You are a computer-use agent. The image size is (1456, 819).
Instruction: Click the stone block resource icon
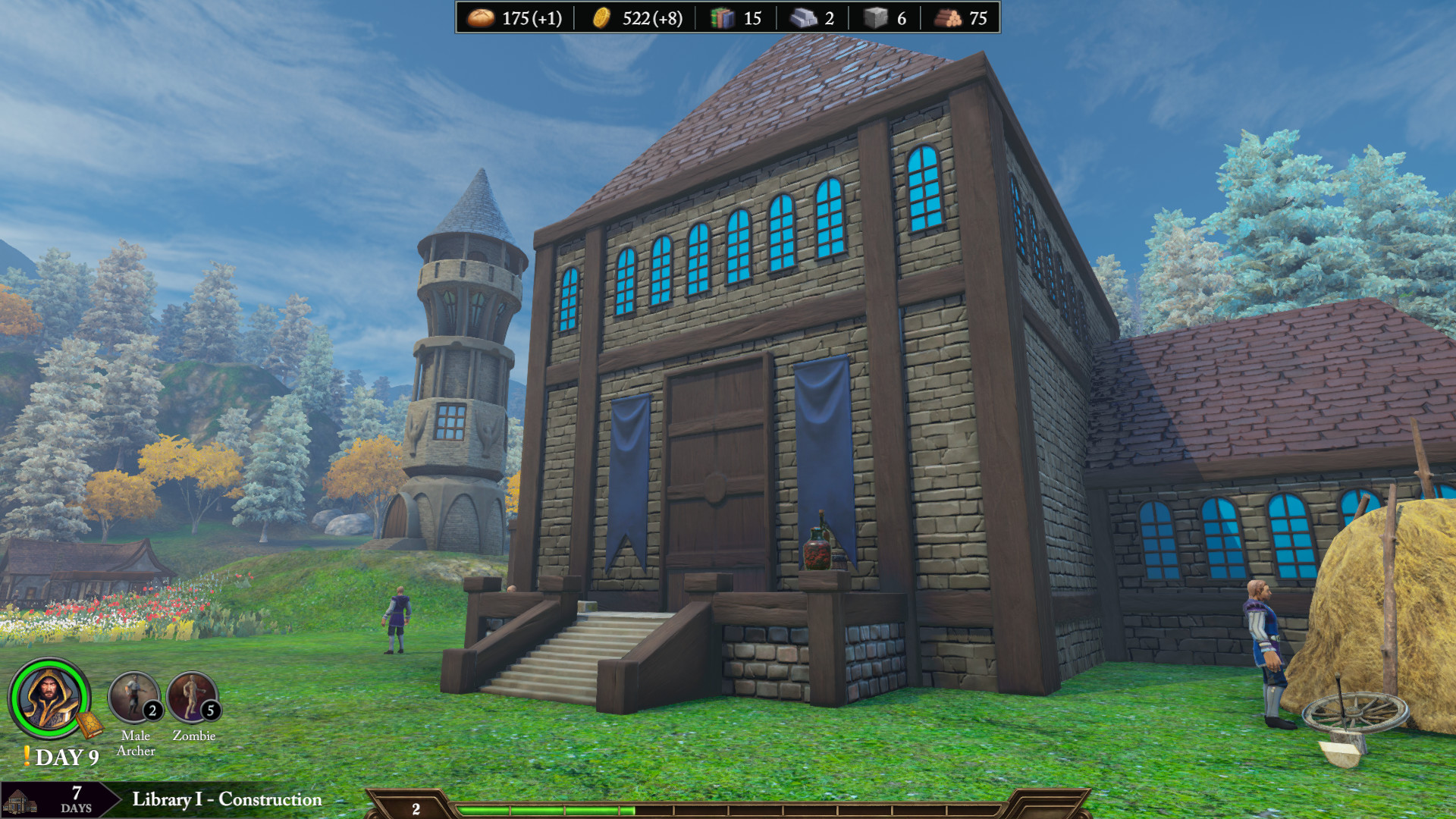pyautogui.click(x=877, y=18)
